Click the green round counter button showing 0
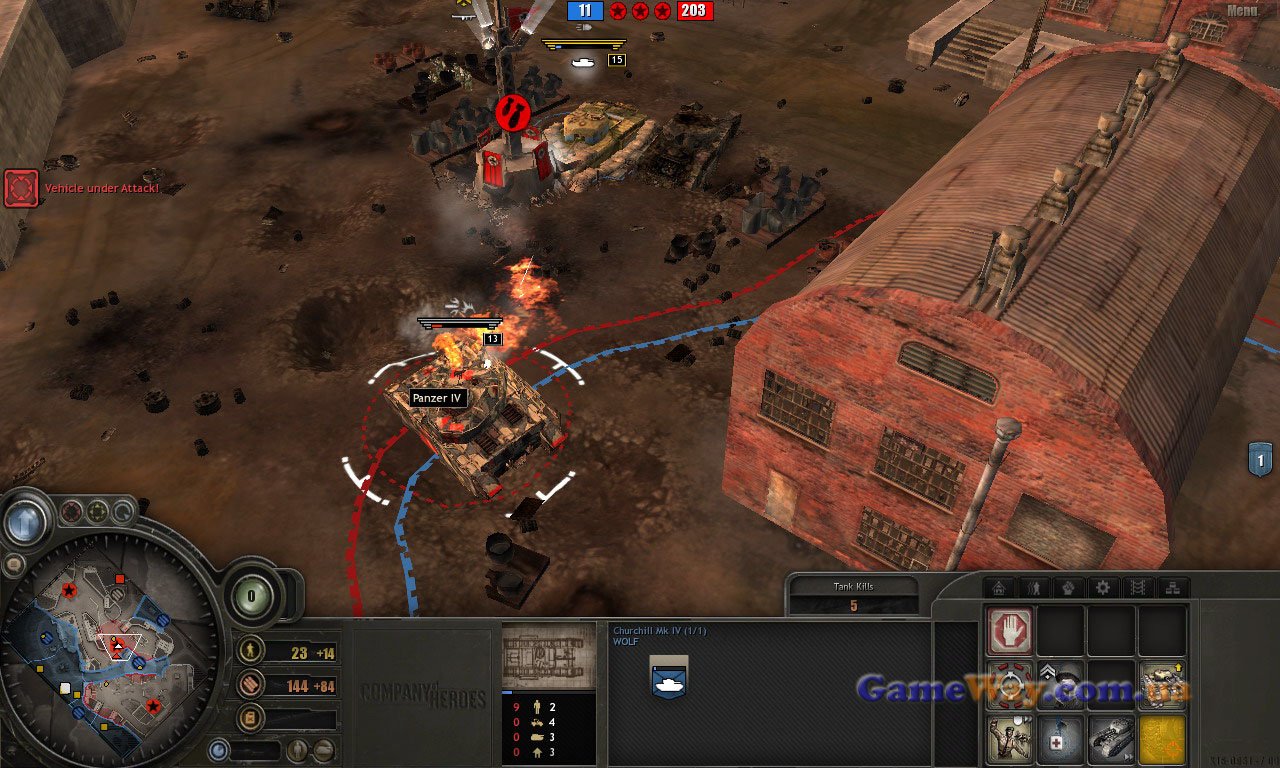 (251, 596)
